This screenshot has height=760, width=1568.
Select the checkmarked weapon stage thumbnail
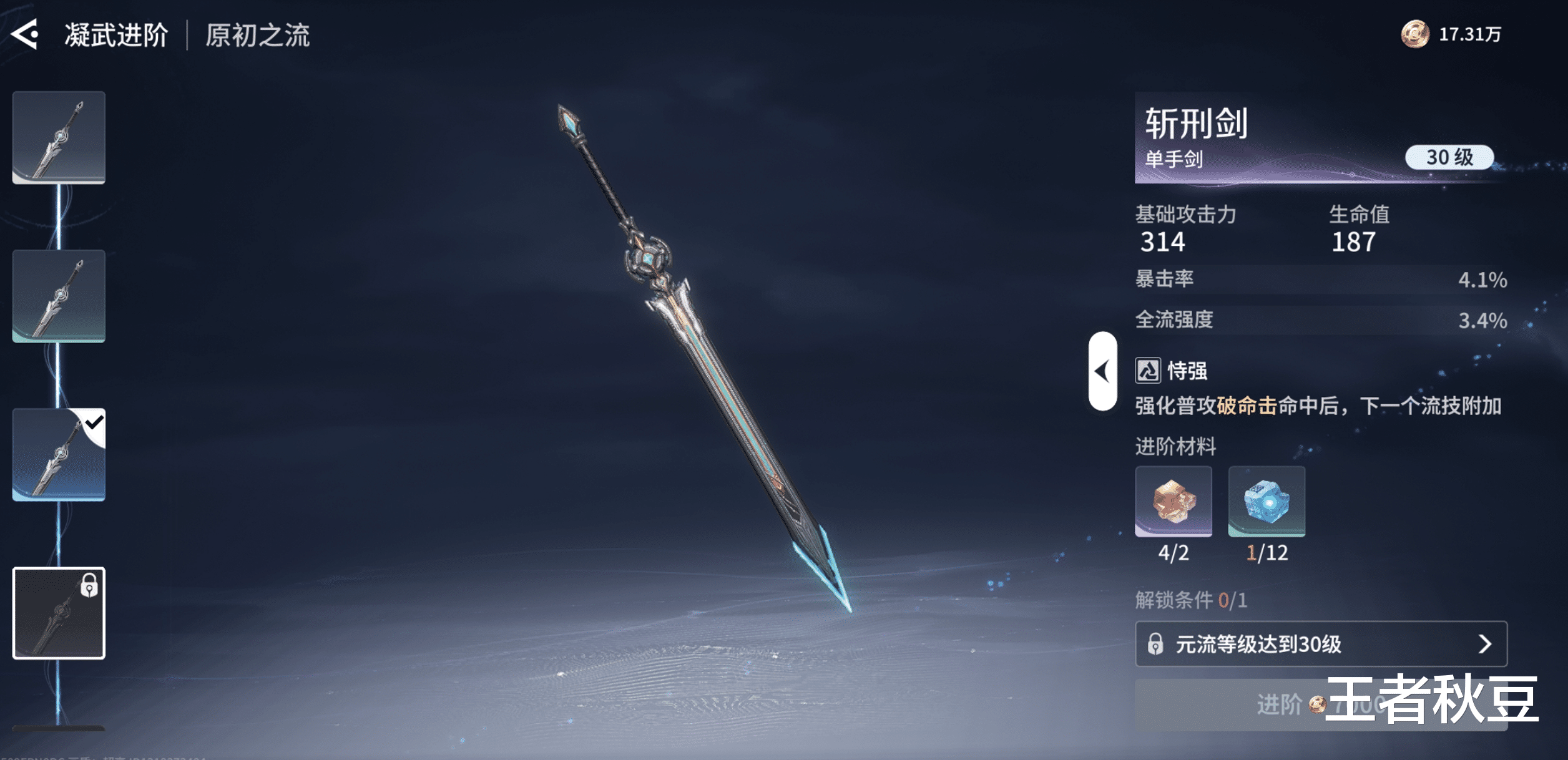(x=59, y=454)
